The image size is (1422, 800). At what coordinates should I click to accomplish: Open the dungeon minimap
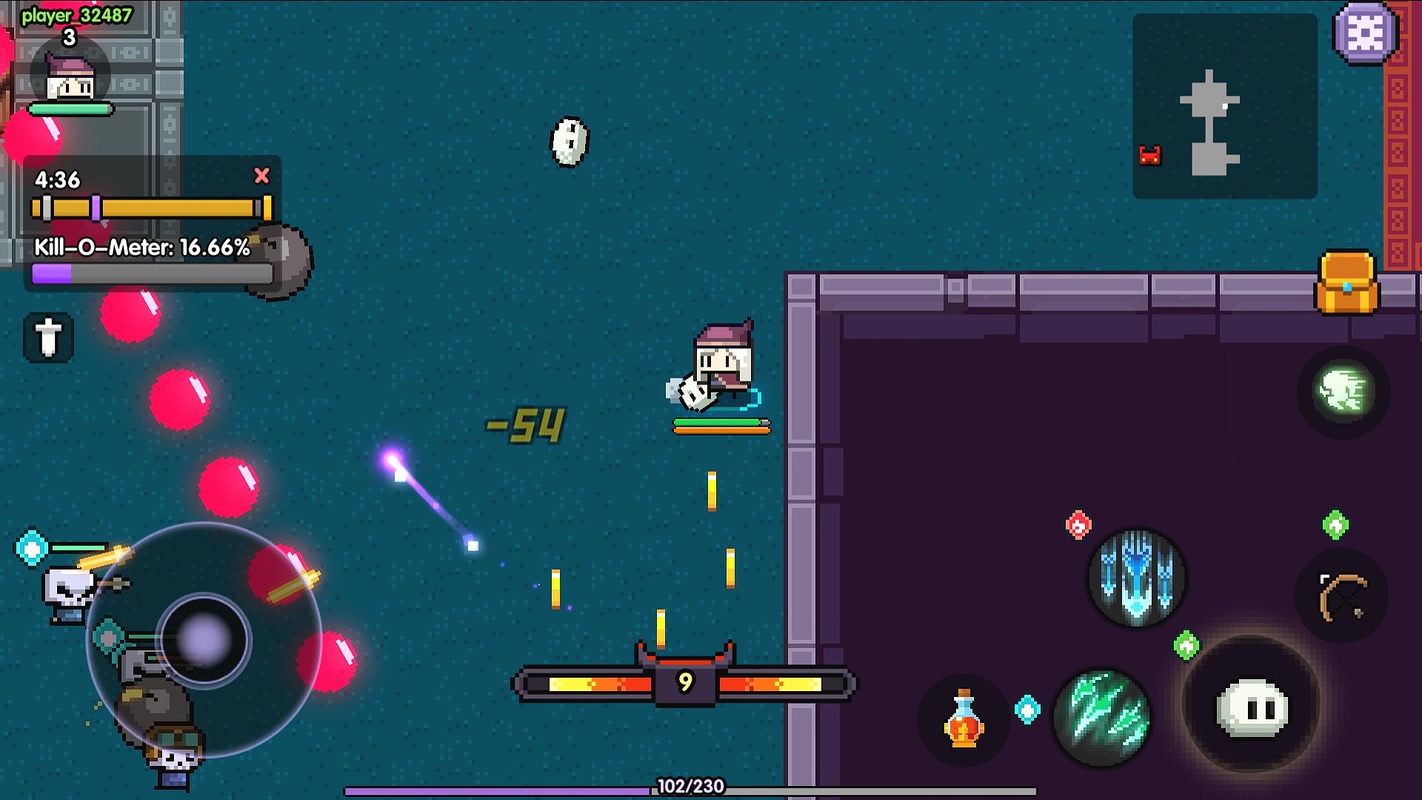click(1224, 106)
